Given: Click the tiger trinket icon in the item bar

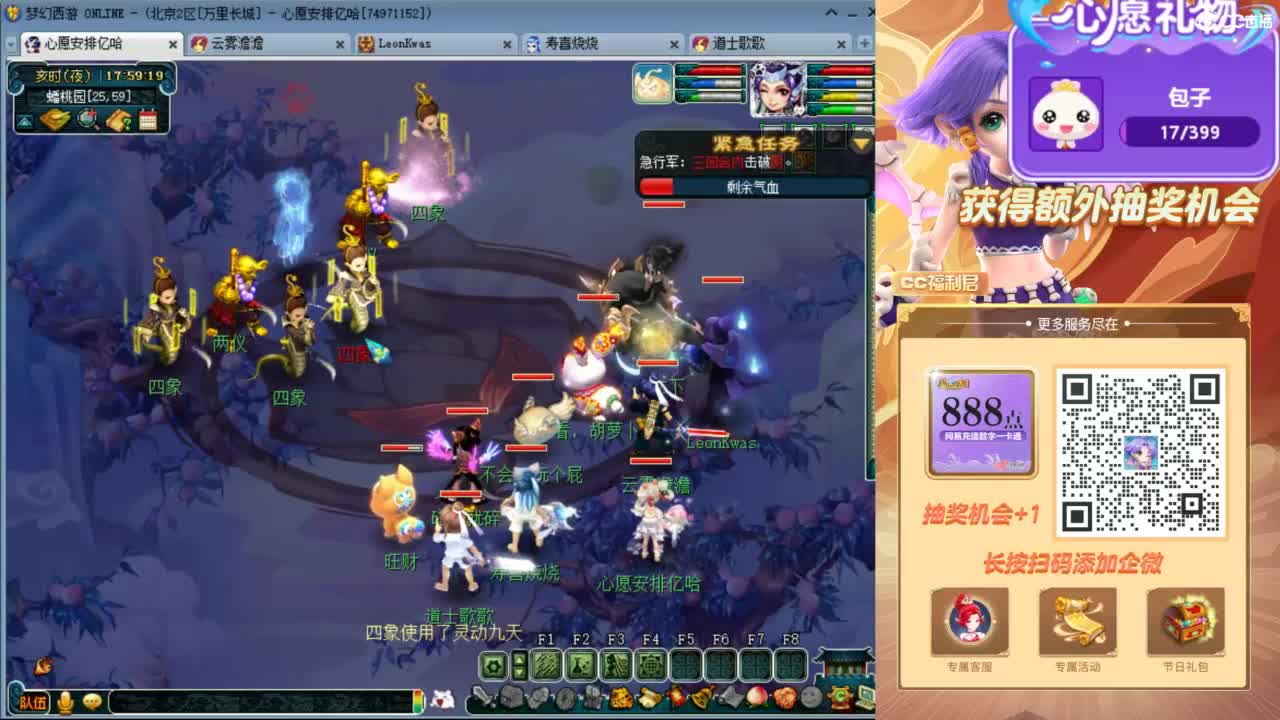Looking at the screenshot, I should [x=621, y=697].
